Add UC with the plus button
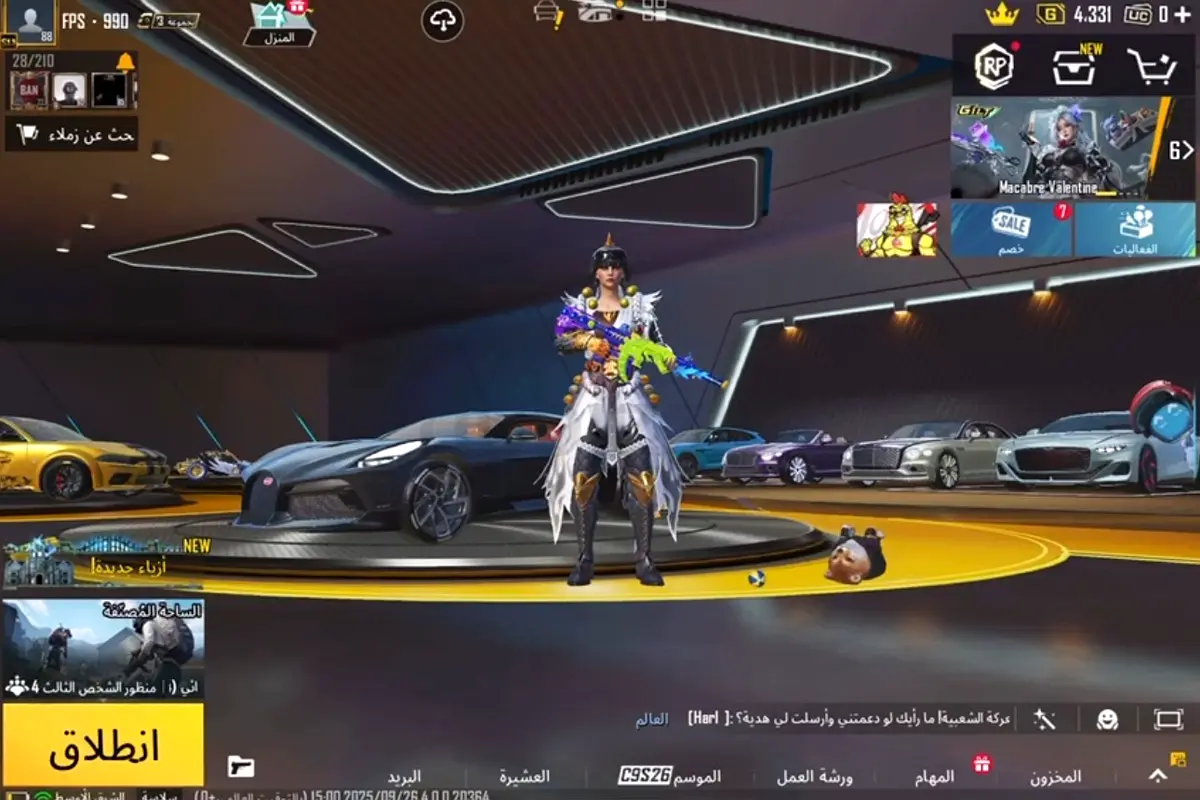 coord(1182,14)
